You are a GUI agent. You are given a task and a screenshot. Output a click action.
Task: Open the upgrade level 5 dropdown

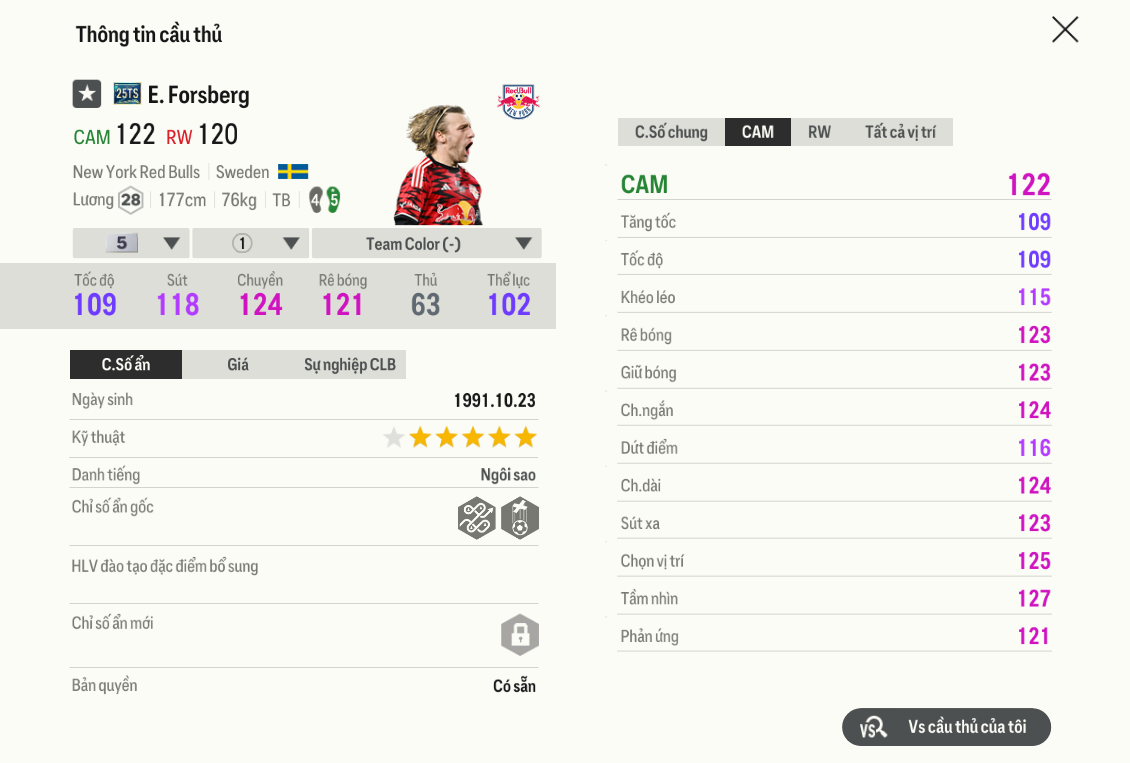tap(131, 243)
